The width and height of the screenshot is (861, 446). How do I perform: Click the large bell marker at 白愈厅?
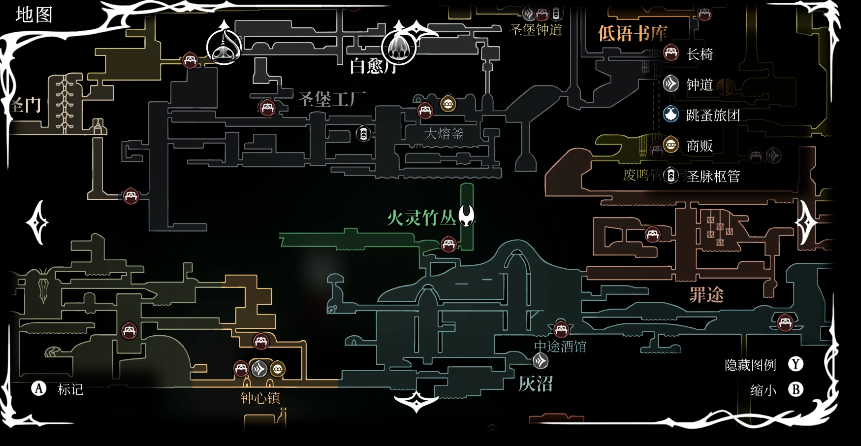tap(398, 44)
